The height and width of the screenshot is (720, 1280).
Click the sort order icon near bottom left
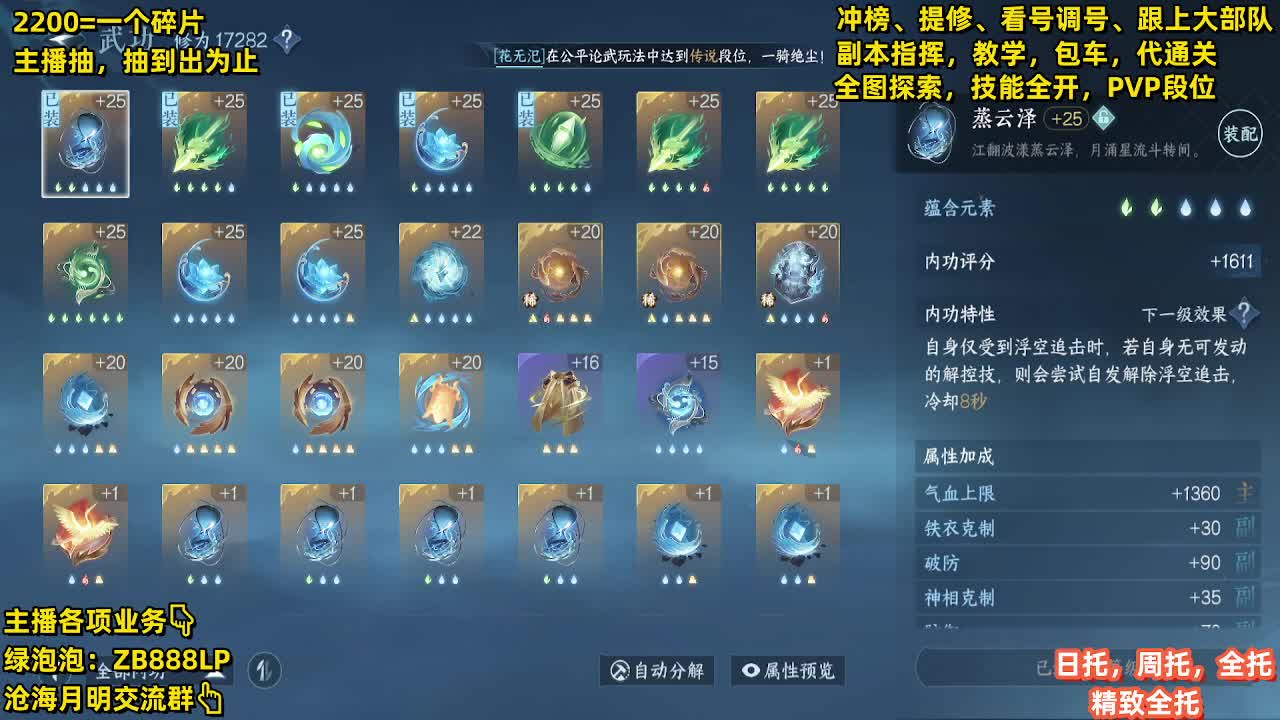tap(265, 669)
